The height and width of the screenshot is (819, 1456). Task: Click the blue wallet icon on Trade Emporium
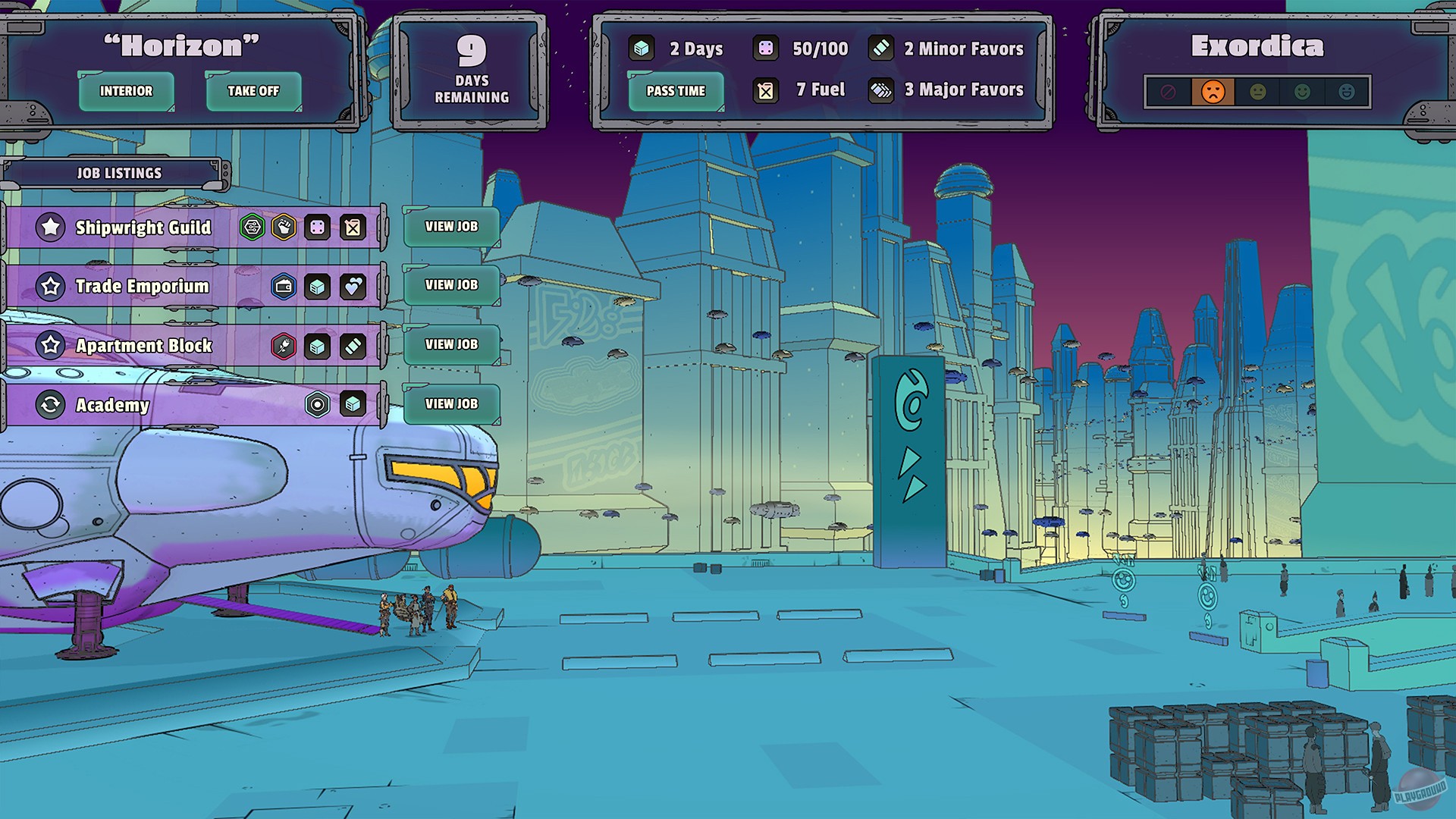[283, 286]
